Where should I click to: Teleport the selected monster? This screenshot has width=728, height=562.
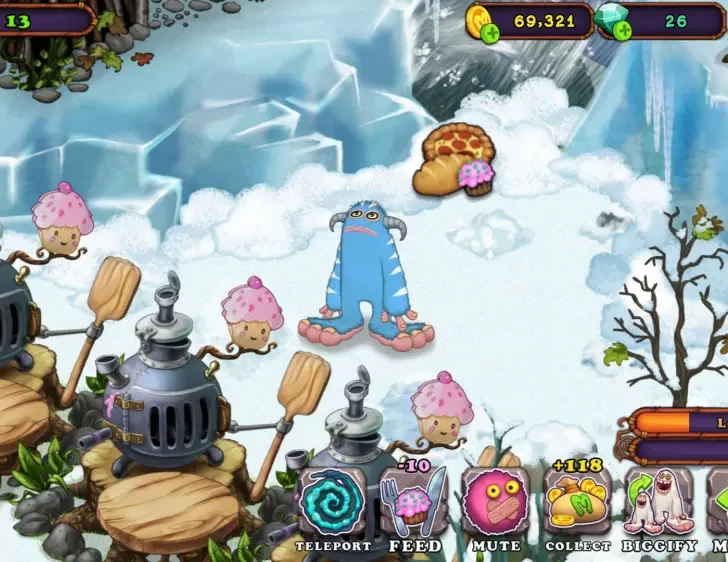click(x=332, y=504)
